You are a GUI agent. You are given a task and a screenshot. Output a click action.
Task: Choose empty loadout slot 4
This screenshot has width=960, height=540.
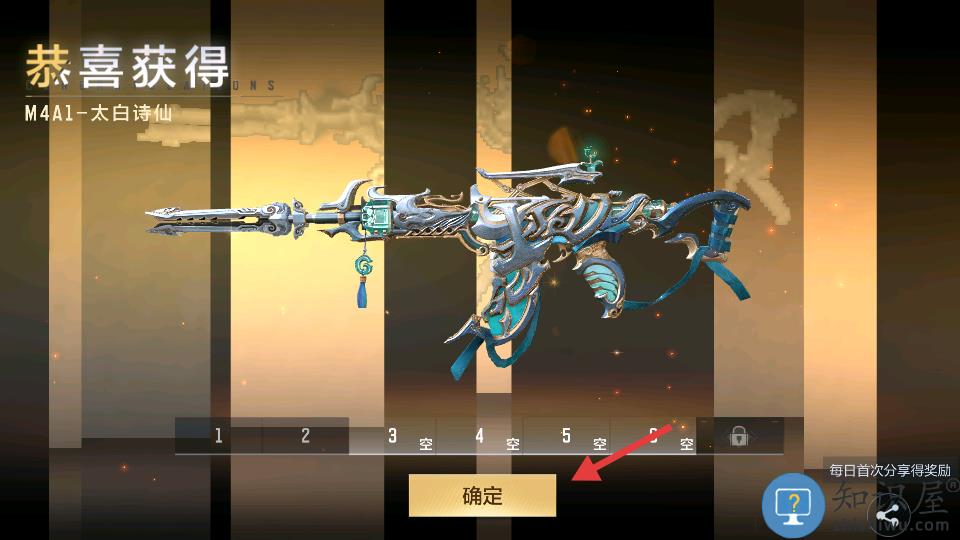tap(480, 436)
